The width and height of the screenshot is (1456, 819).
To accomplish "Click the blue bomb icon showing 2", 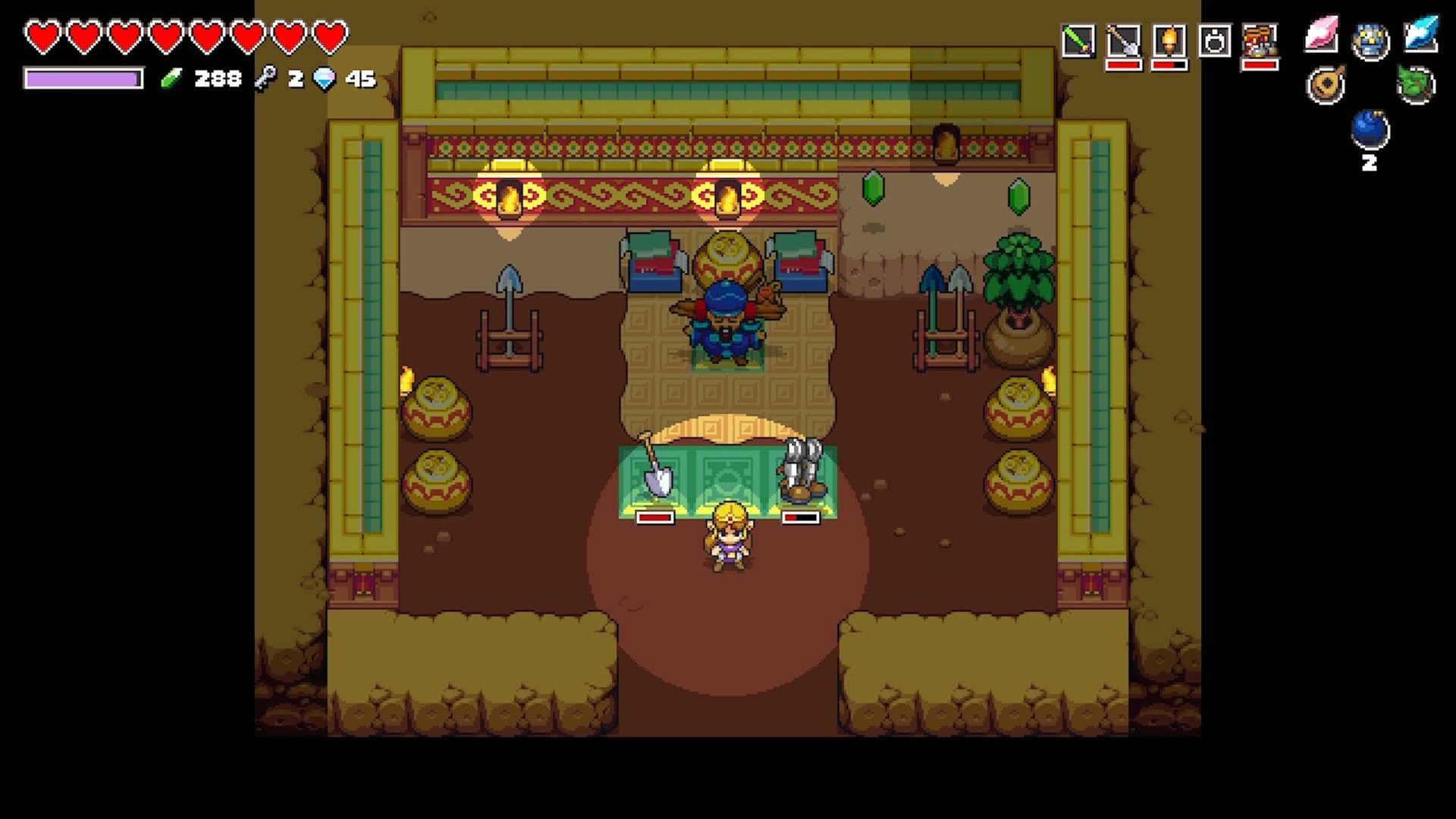I will pos(1371,129).
